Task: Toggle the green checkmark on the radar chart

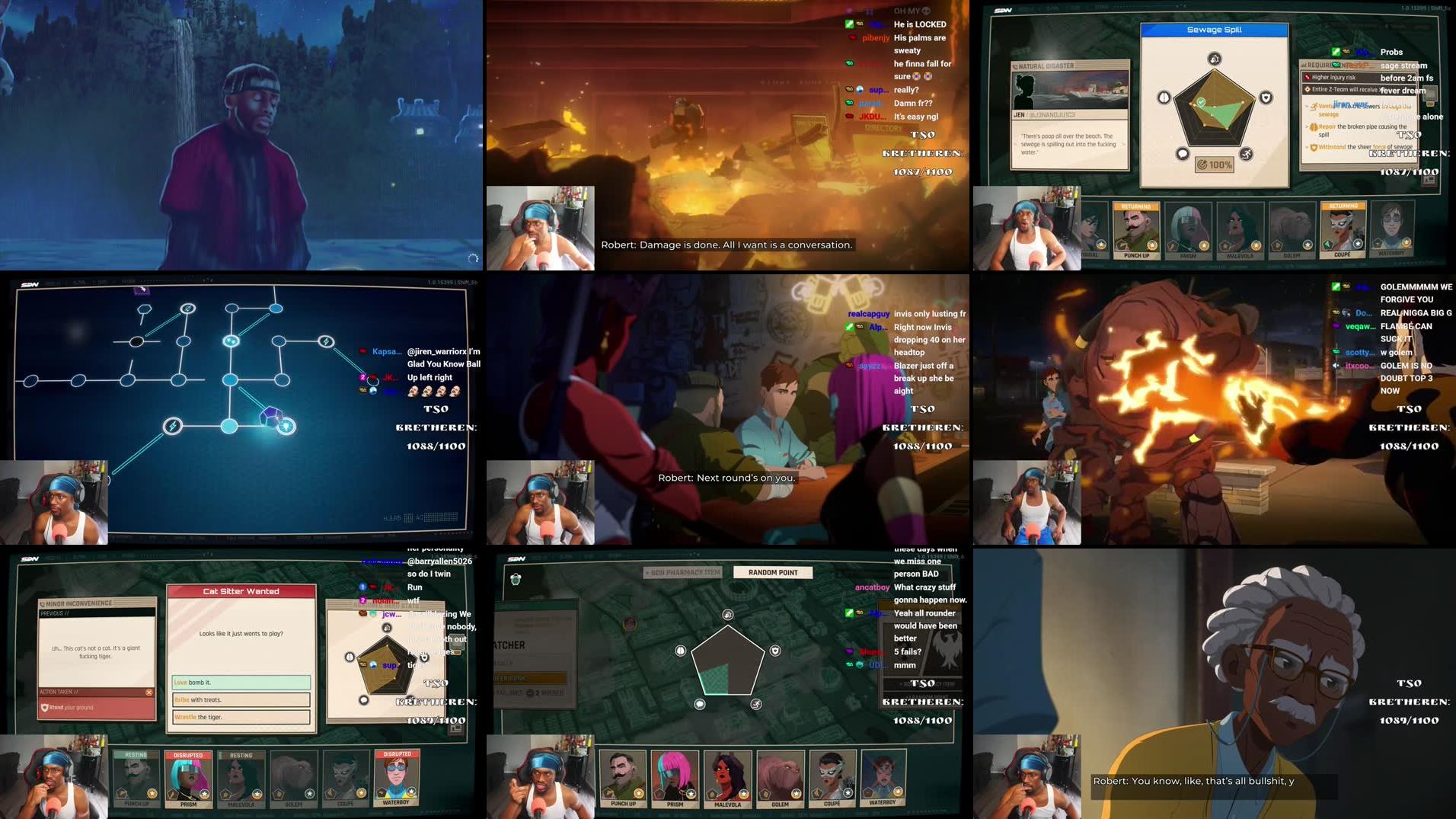Action: tap(1201, 102)
